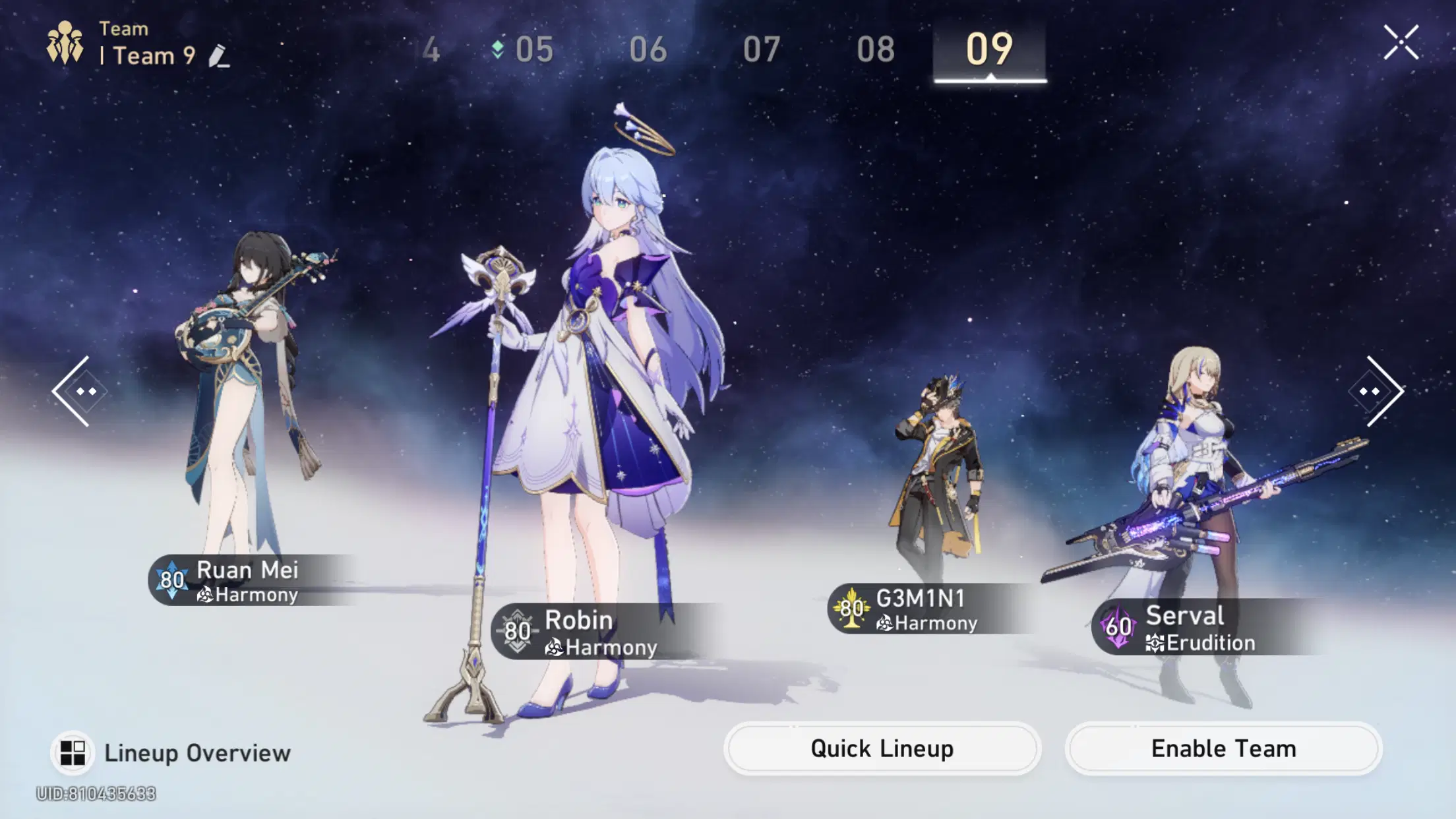1456x819 pixels.
Task: Click the selection underline below Team 09
Action: pos(990,80)
